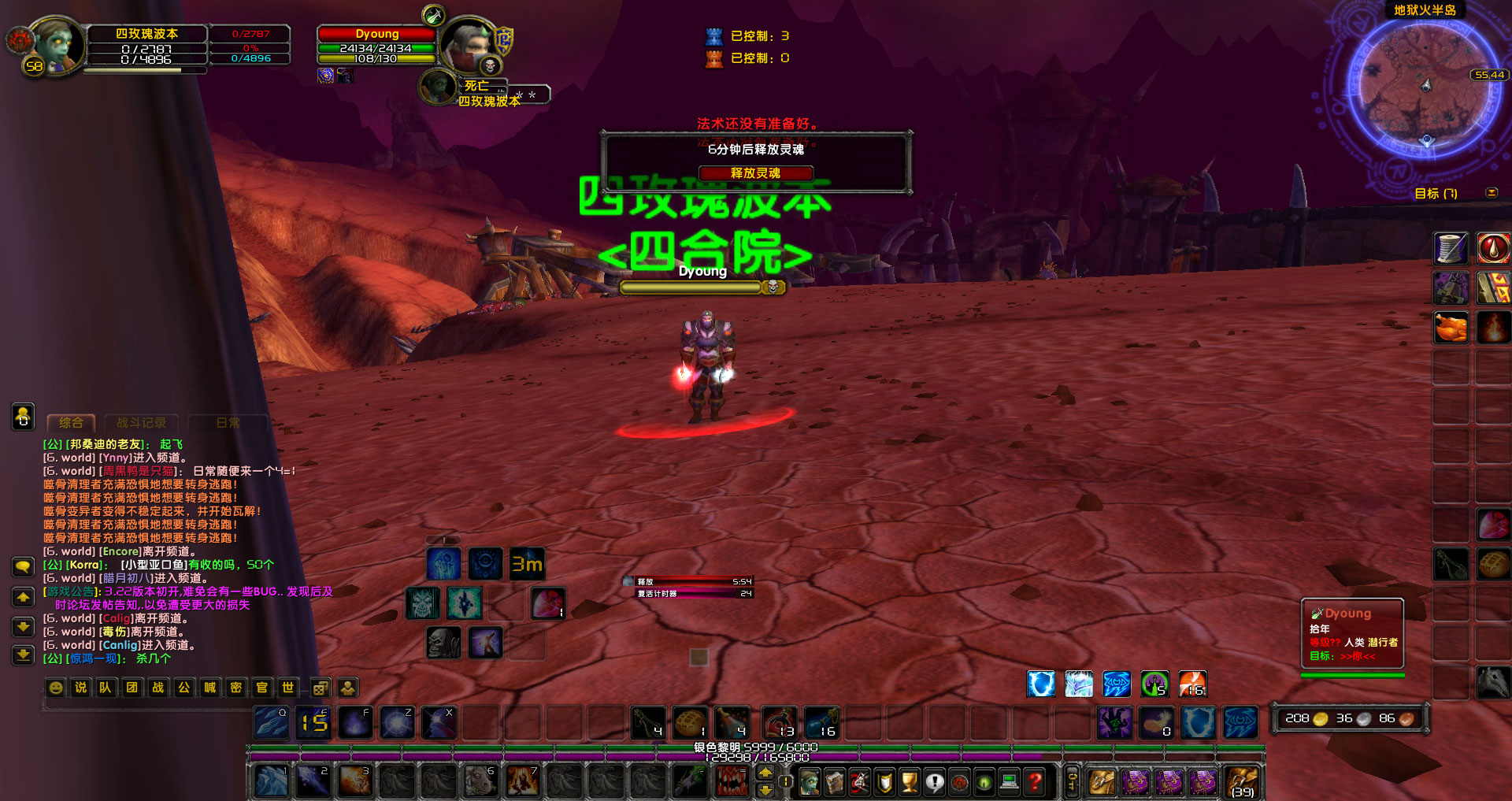Click the dice roll icon on the chat bar
Image resolution: width=1512 pixels, height=801 pixels.
320,688
